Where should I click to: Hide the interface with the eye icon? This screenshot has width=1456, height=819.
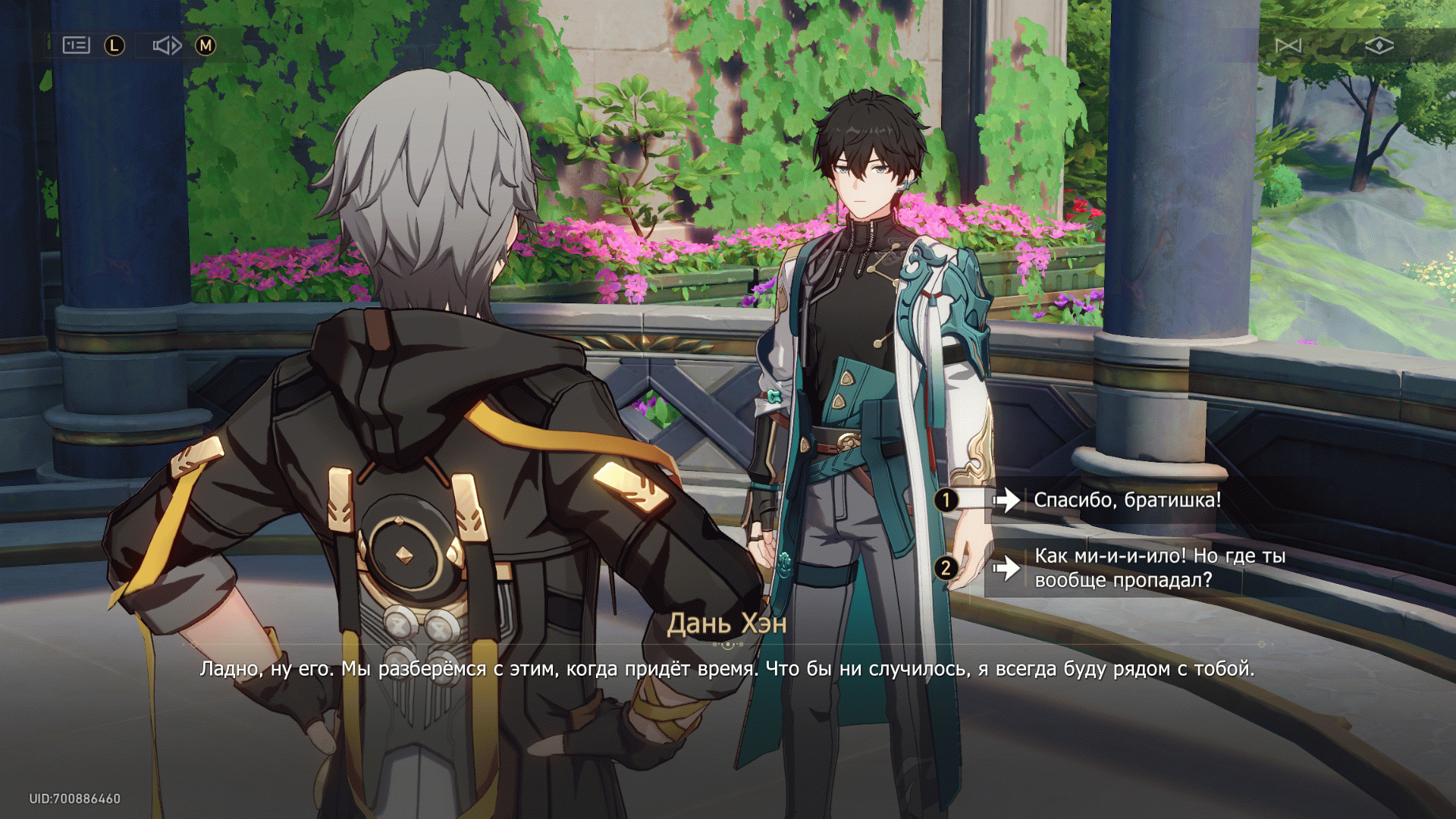(x=1379, y=46)
